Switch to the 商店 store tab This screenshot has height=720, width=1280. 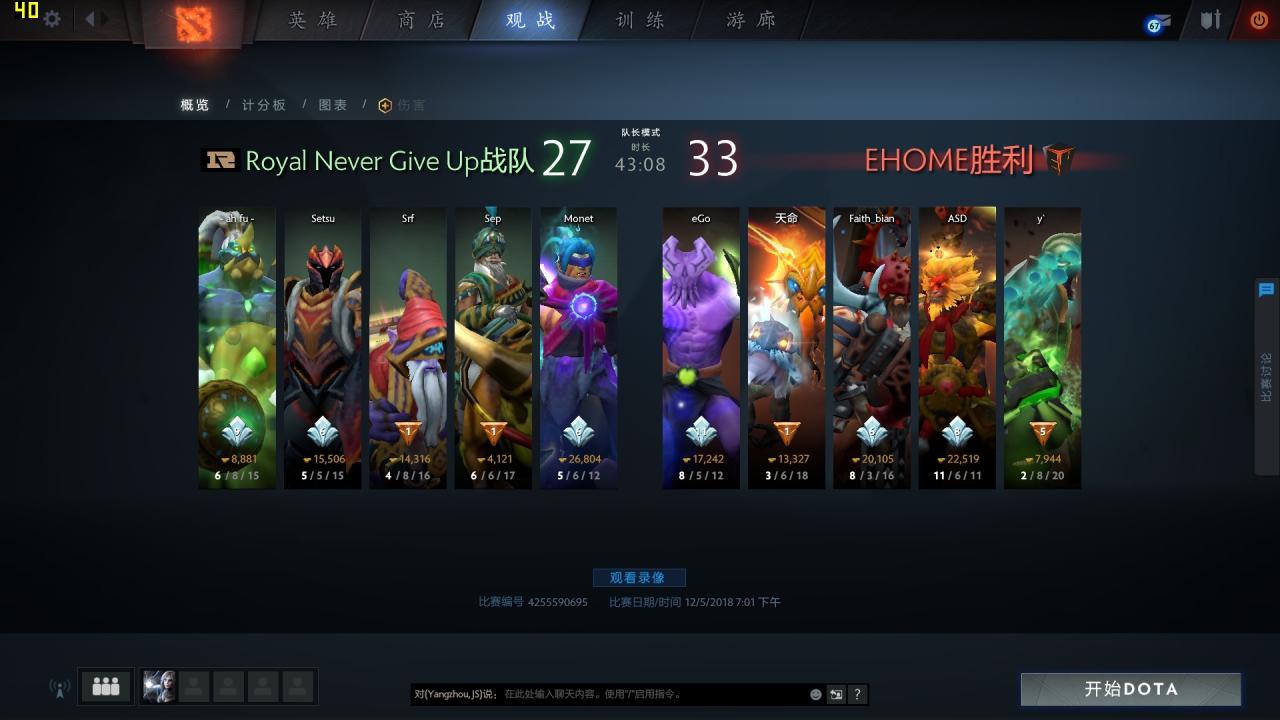click(421, 20)
